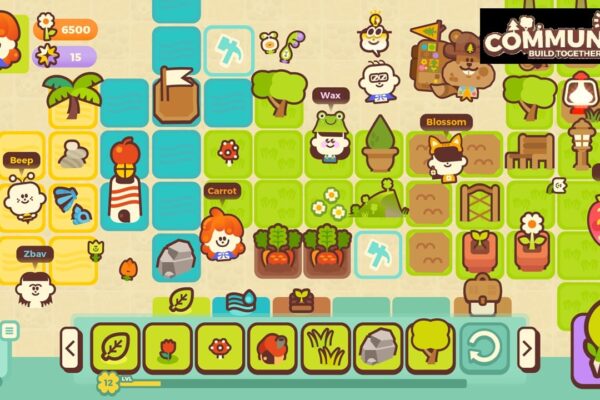The image size is (600, 400).
Task: Open the small list menu on the left edge
Action: click(x=8, y=330)
